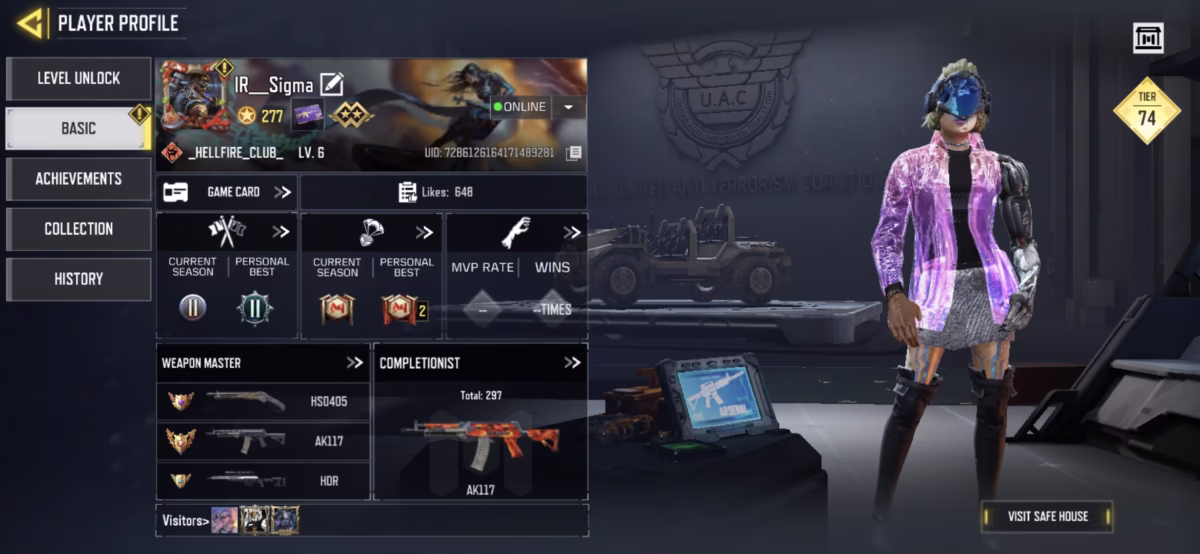Open the History tab
The image size is (1200, 554).
pos(79,279)
